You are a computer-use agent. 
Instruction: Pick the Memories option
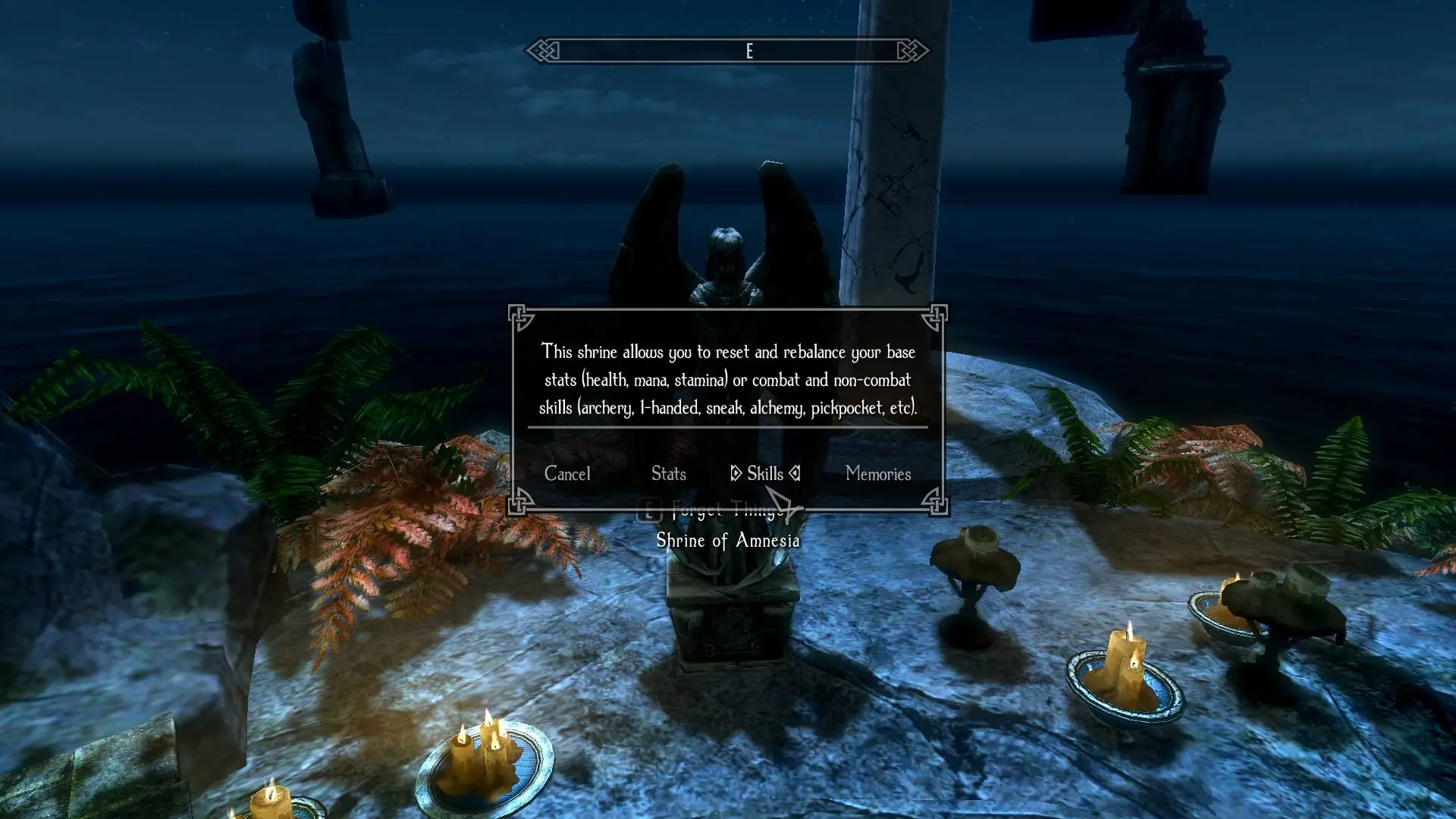[x=877, y=474]
